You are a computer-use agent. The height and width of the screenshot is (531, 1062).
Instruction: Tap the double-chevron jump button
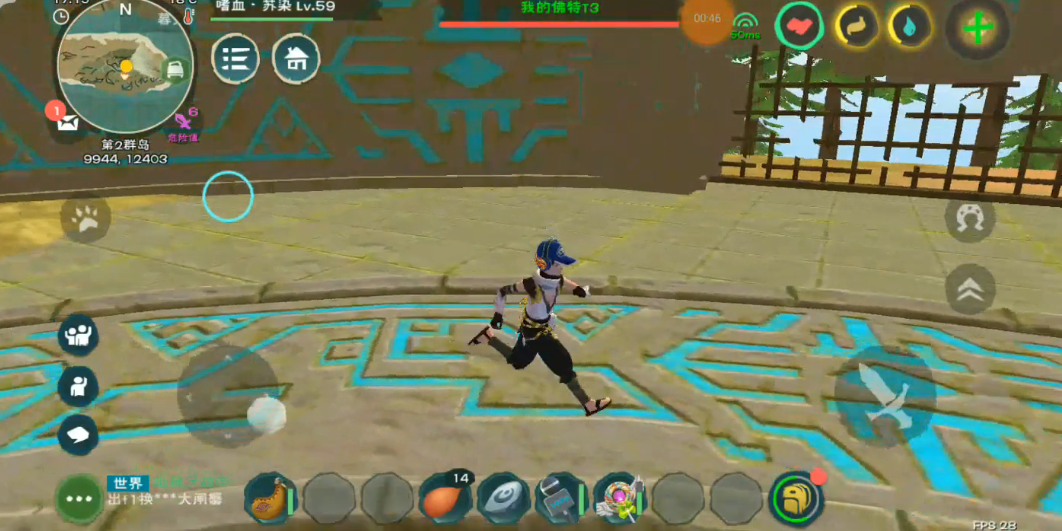(969, 290)
